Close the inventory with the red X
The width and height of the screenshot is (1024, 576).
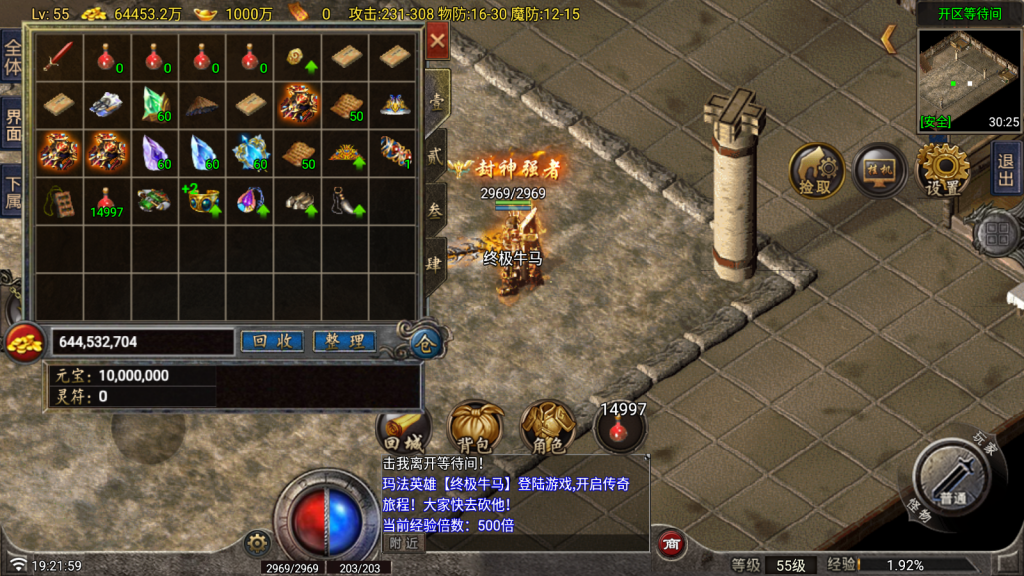tap(438, 43)
